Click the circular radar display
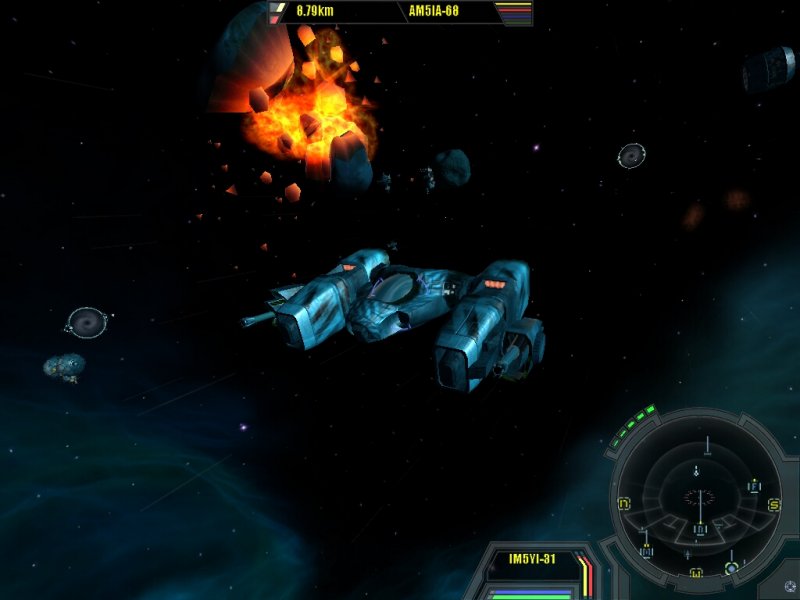The height and width of the screenshot is (600, 800). pyautogui.click(x=699, y=497)
